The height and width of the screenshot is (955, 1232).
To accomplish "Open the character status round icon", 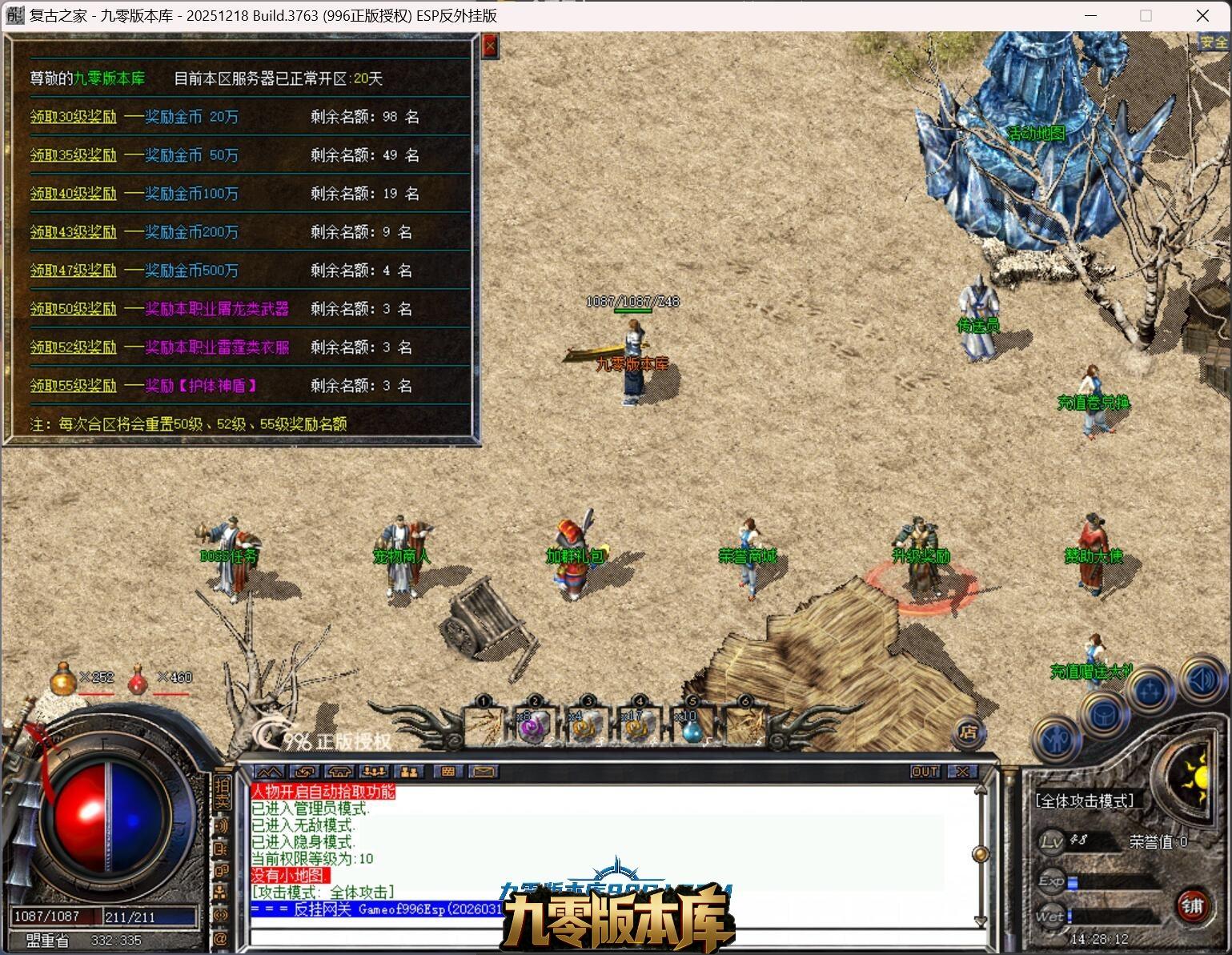I will (x=1056, y=739).
